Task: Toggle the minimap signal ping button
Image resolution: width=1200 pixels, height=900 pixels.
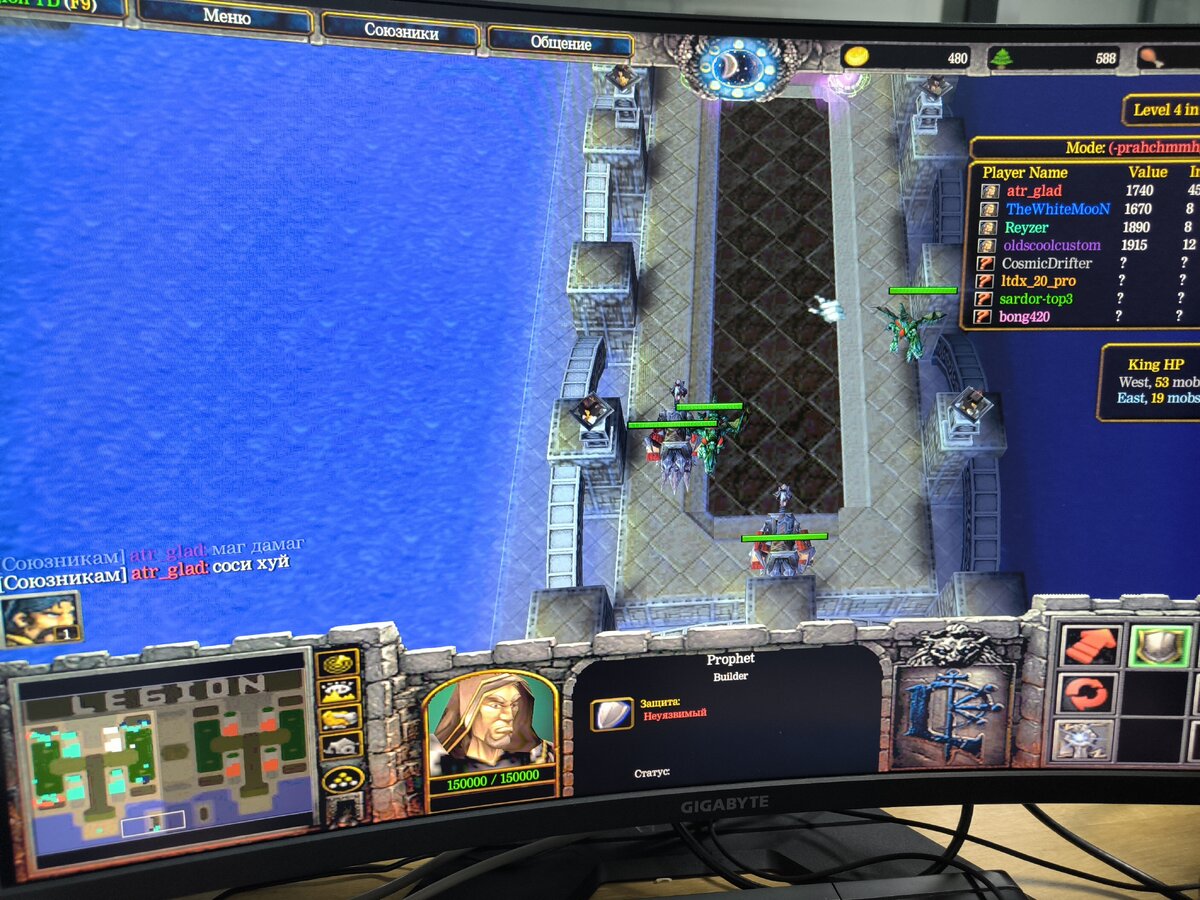Action: (x=338, y=663)
